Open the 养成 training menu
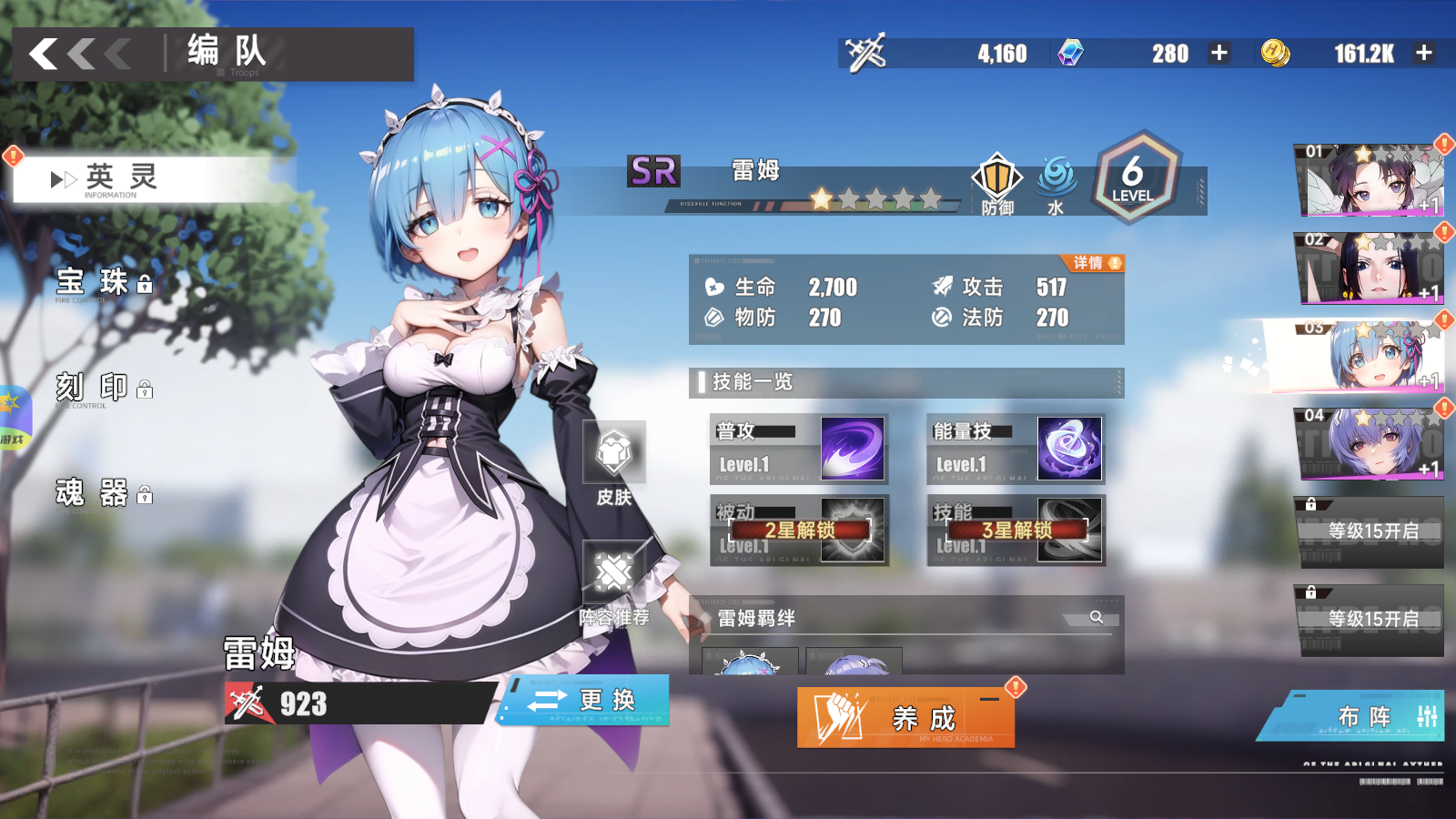Screen dimensions: 1456x819 pos(905,718)
